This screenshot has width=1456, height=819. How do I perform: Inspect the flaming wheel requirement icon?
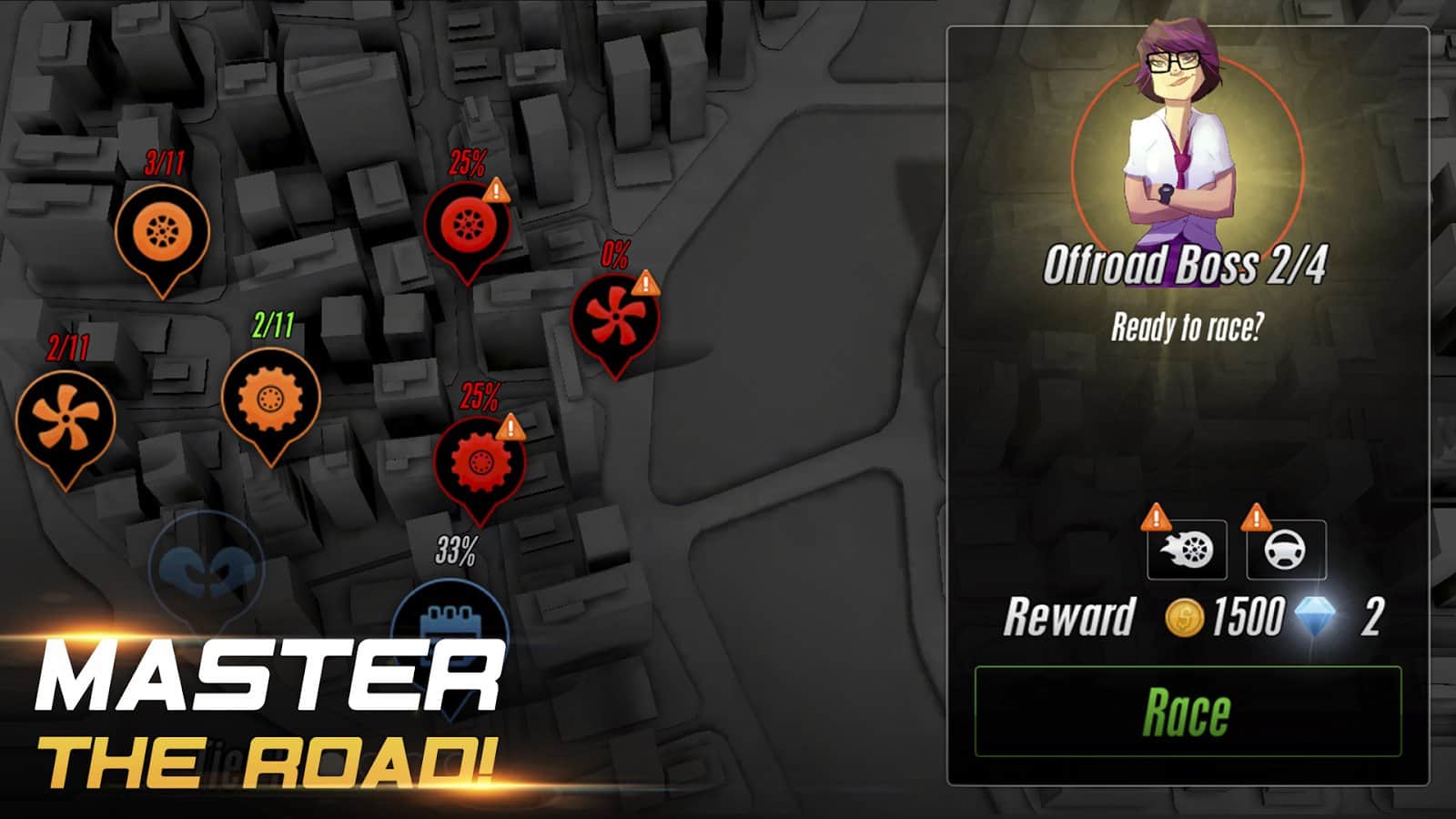(1187, 550)
